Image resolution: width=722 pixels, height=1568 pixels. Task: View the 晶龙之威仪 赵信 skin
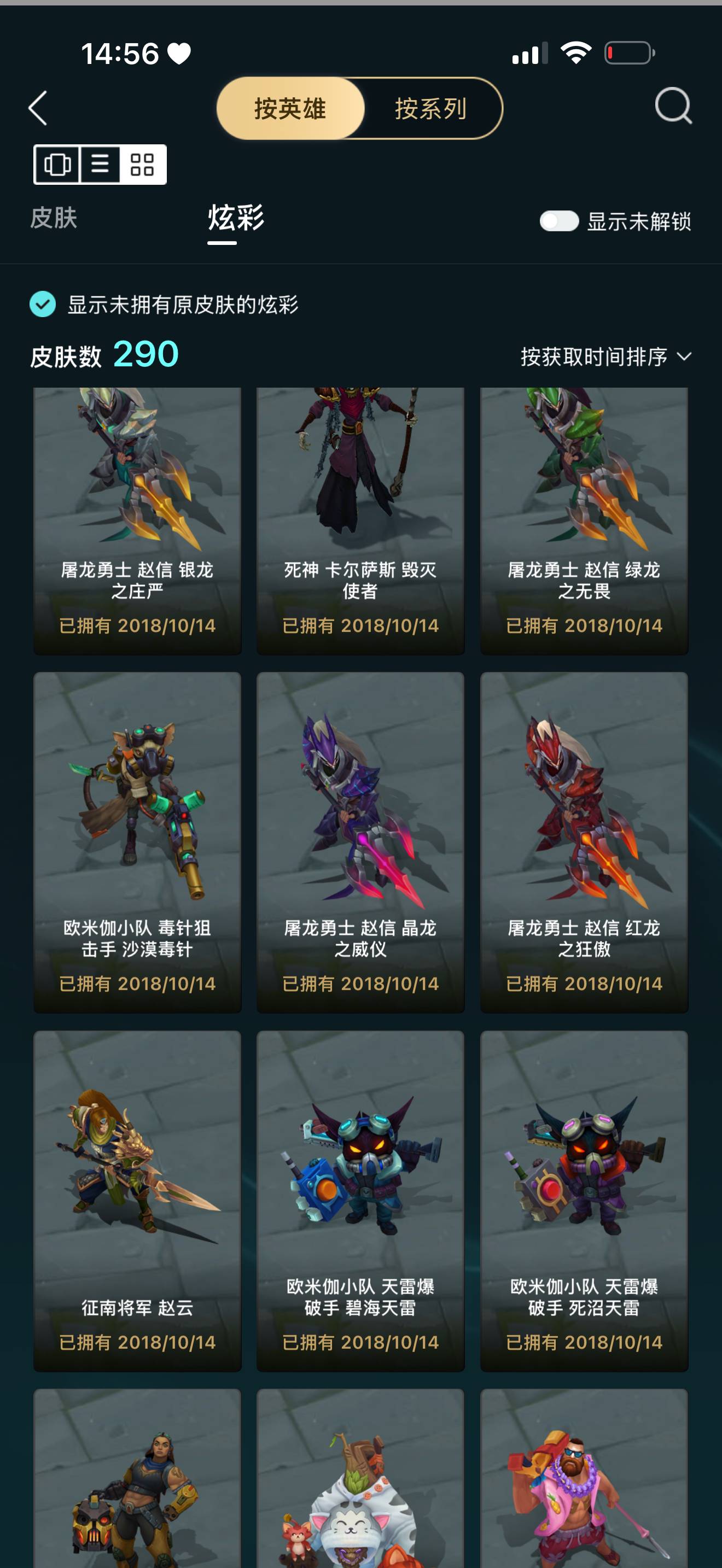click(360, 840)
